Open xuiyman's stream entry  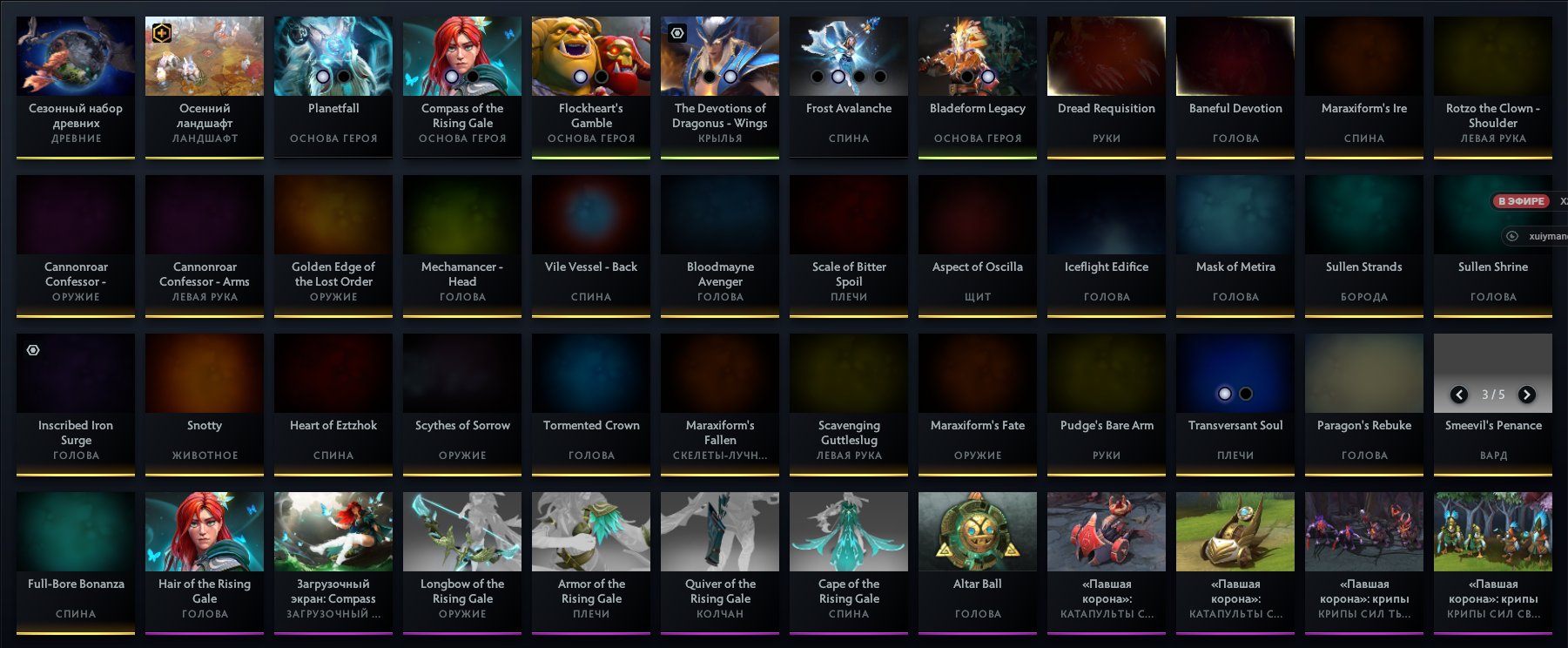[x=1534, y=235]
